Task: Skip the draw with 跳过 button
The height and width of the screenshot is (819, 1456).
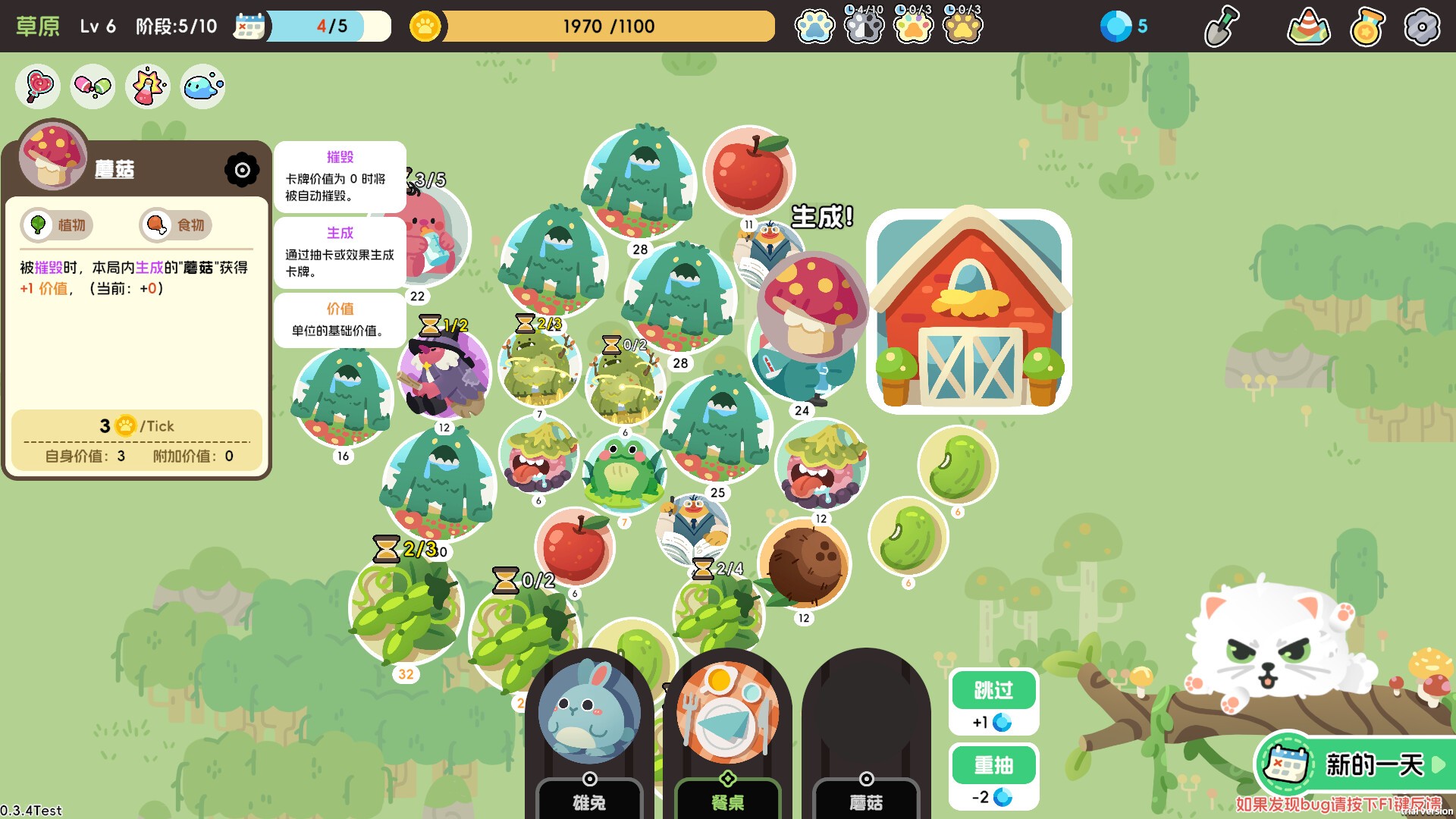Action: click(993, 690)
